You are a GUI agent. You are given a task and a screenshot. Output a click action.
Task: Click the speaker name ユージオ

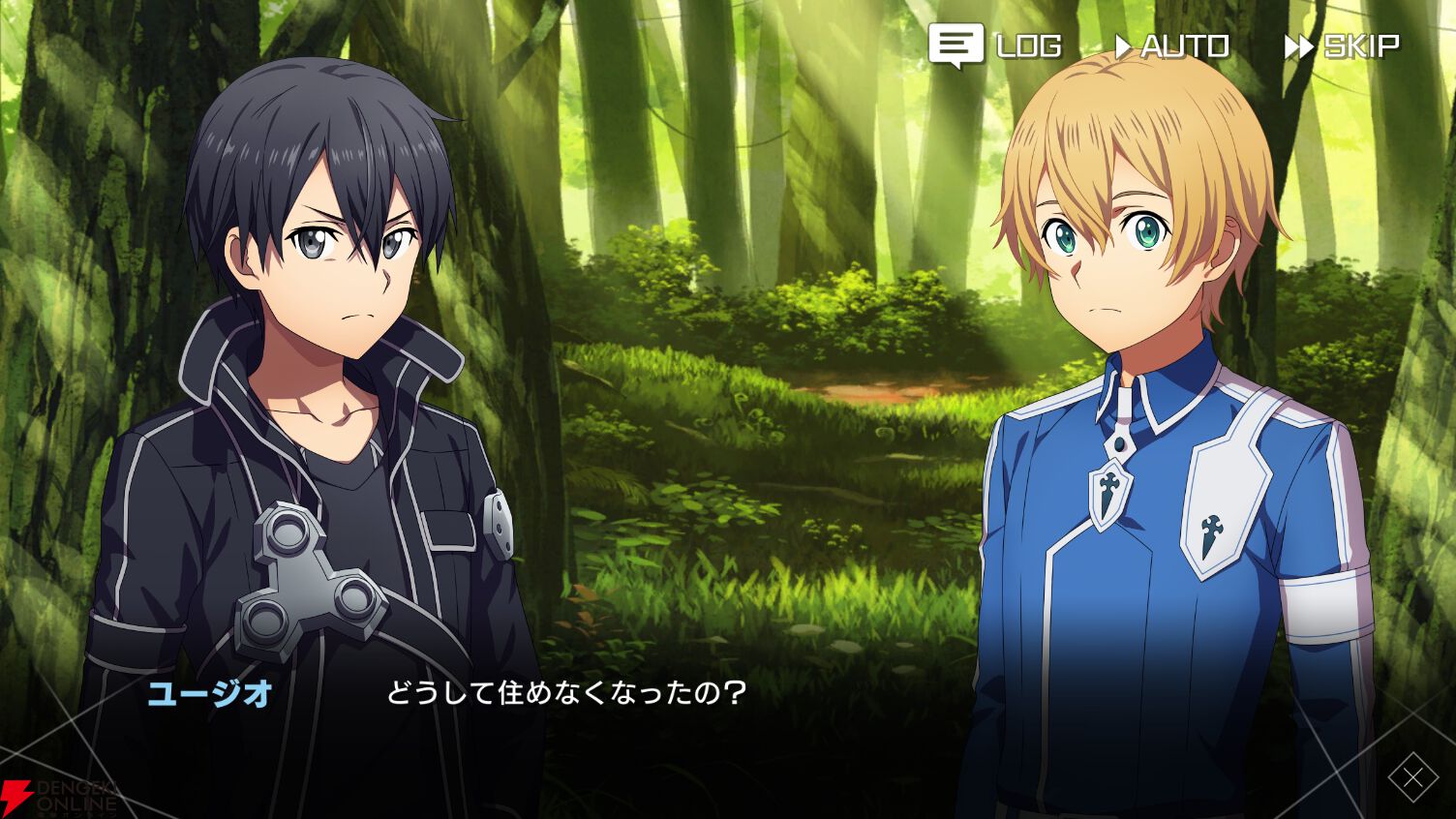coord(212,693)
